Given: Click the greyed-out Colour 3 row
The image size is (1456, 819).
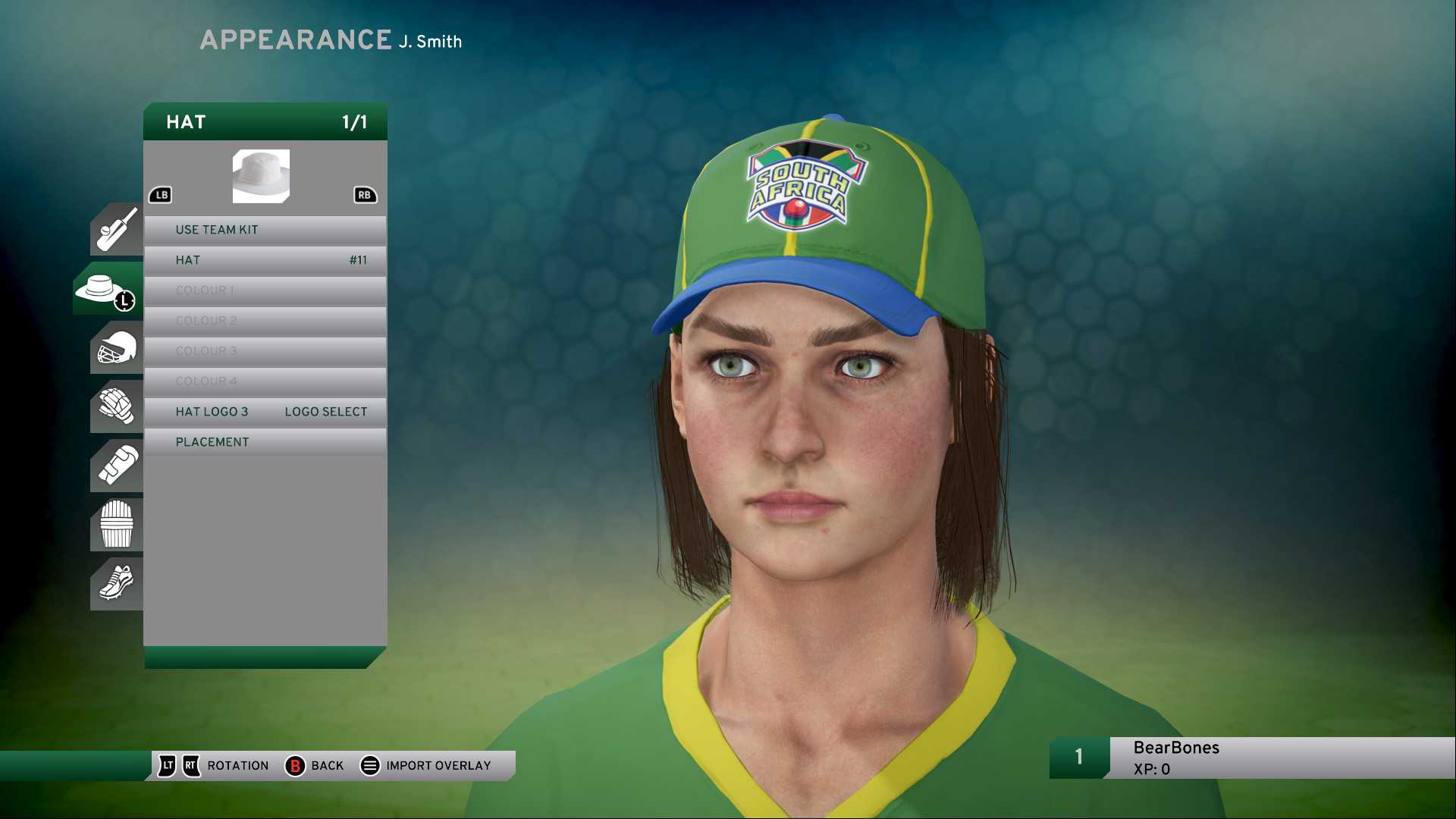Looking at the screenshot, I should (265, 351).
